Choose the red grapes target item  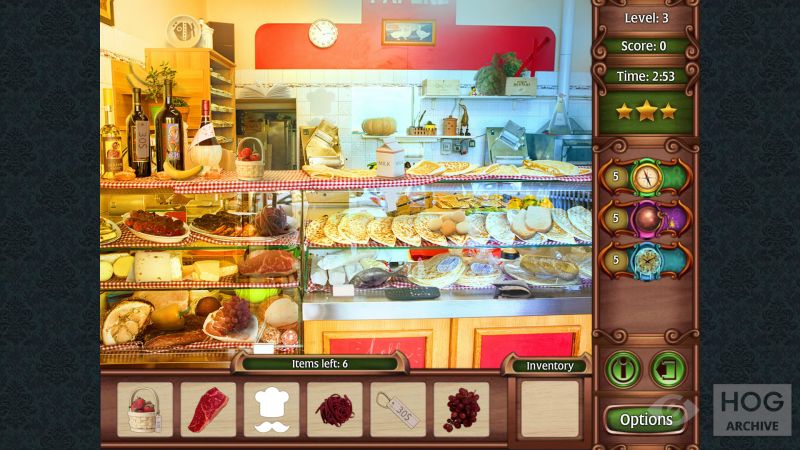tap(461, 410)
